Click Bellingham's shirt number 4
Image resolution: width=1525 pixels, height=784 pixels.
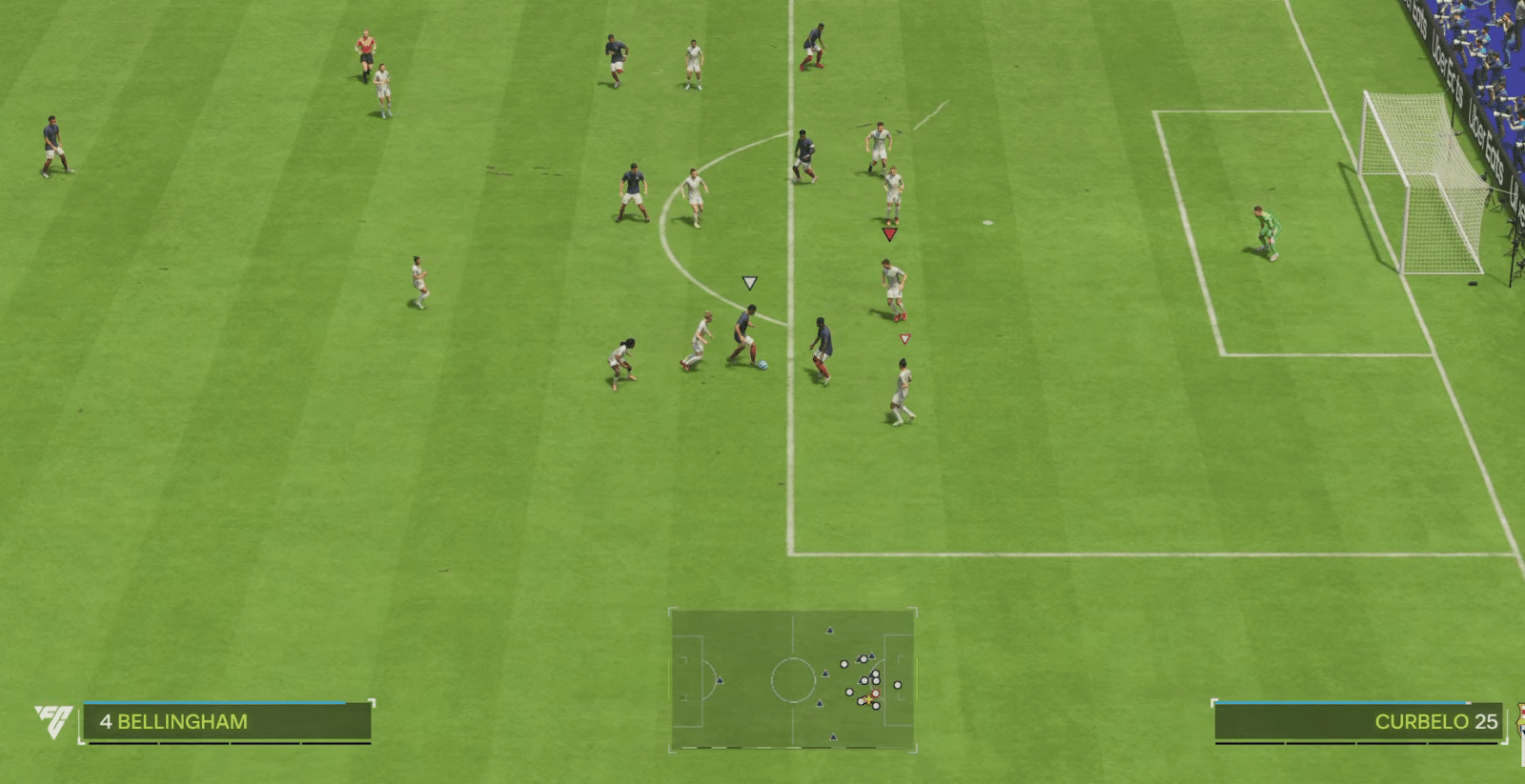tap(108, 722)
